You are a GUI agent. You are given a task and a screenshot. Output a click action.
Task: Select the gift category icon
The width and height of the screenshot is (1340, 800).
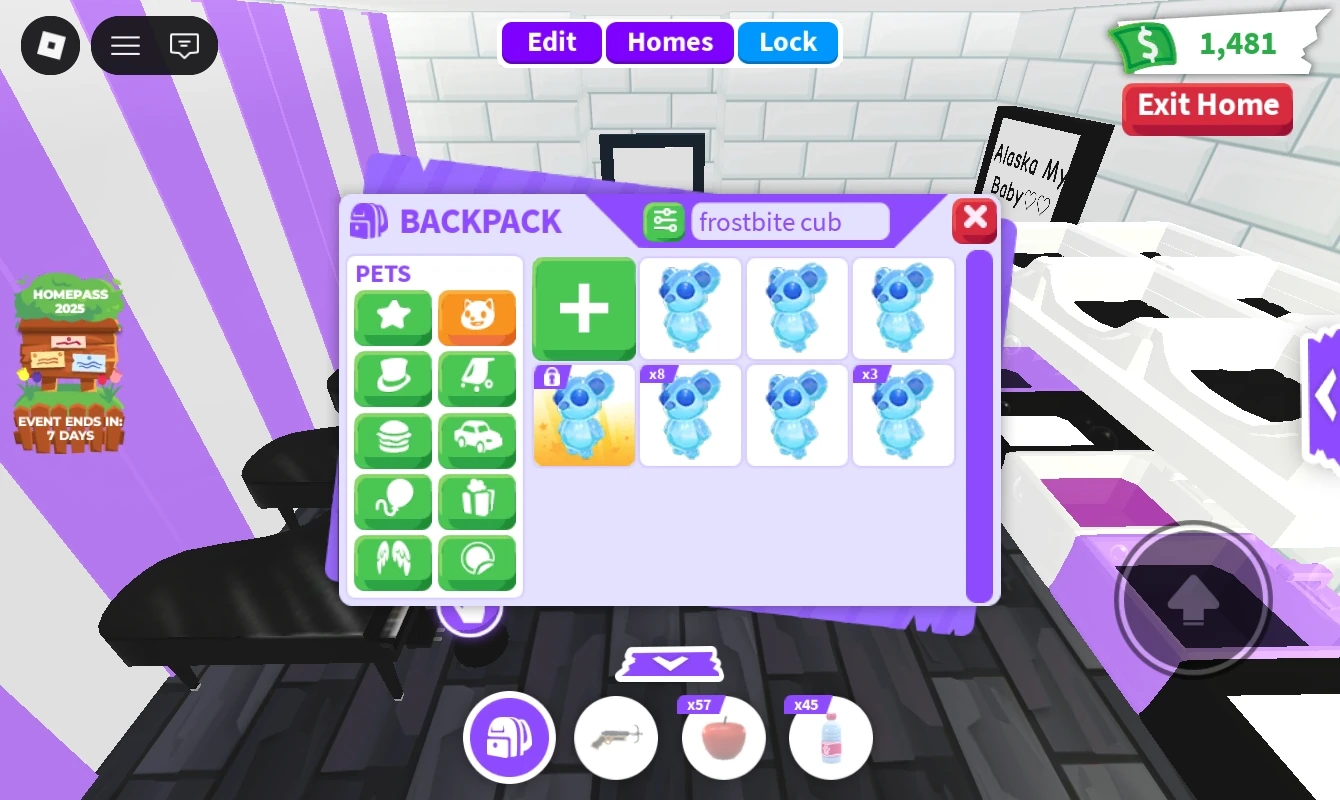tap(477, 501)
